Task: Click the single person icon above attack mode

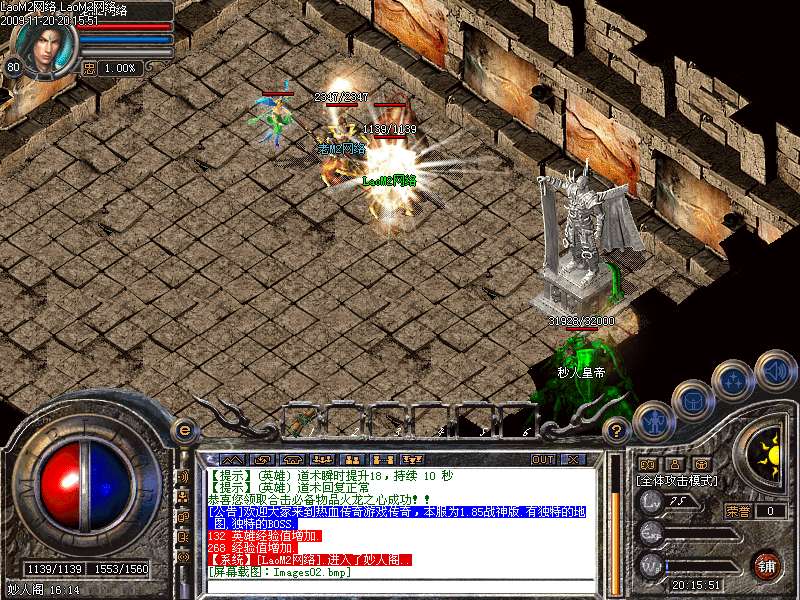Action: [x=674, y=464]
